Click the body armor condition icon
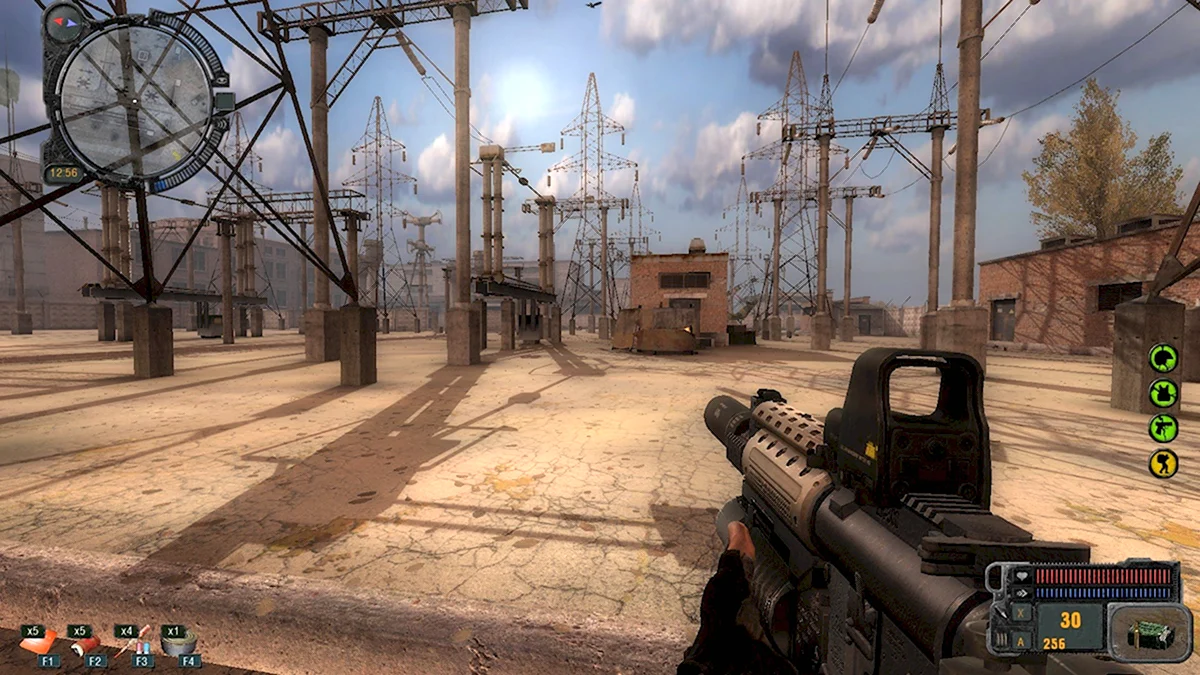The height and width of the screenshot is (675, 1200). pyautogui.click(x=1162, y=393)
